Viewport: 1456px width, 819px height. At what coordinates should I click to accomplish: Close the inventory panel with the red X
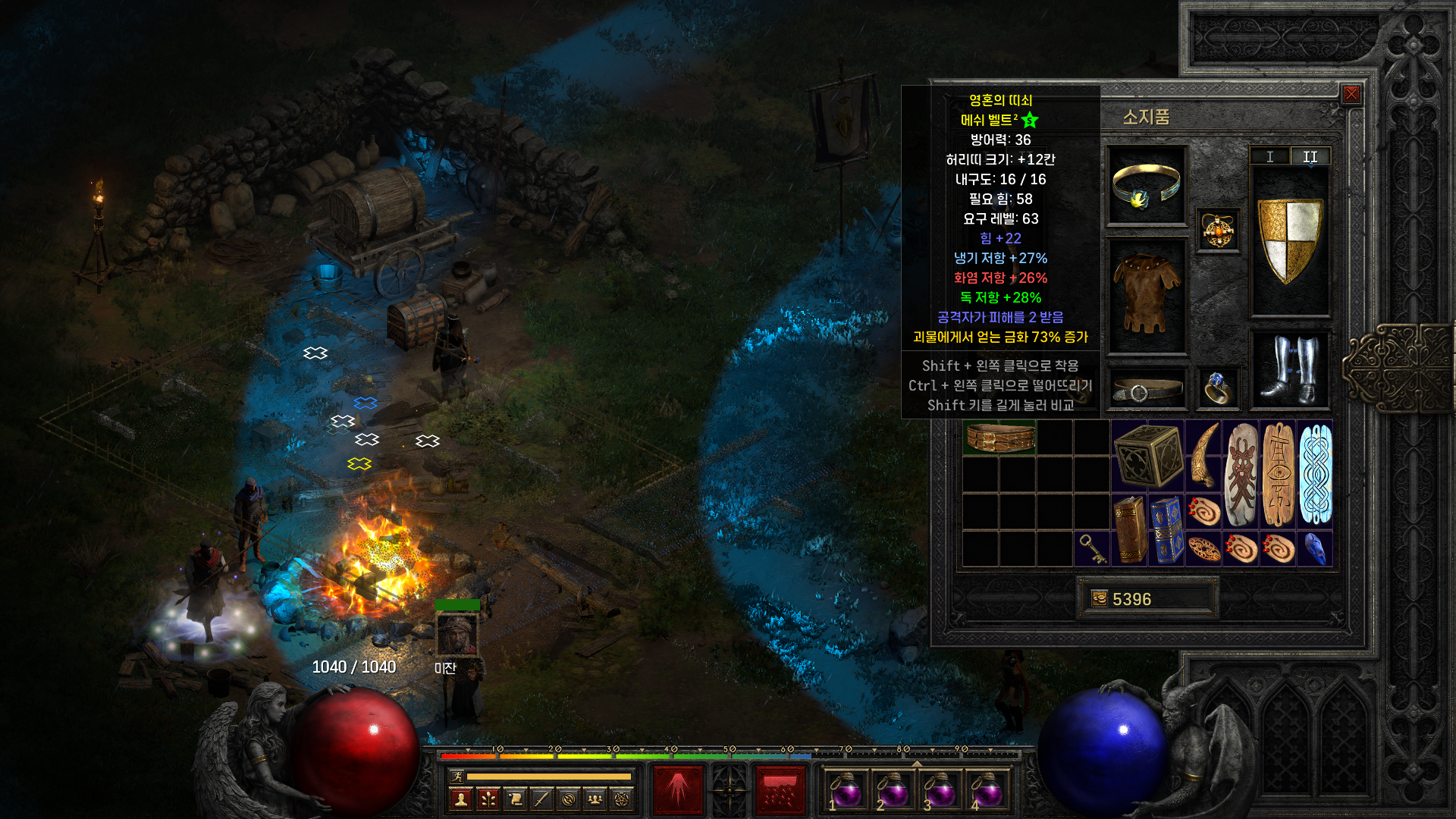coord(1351,94)
